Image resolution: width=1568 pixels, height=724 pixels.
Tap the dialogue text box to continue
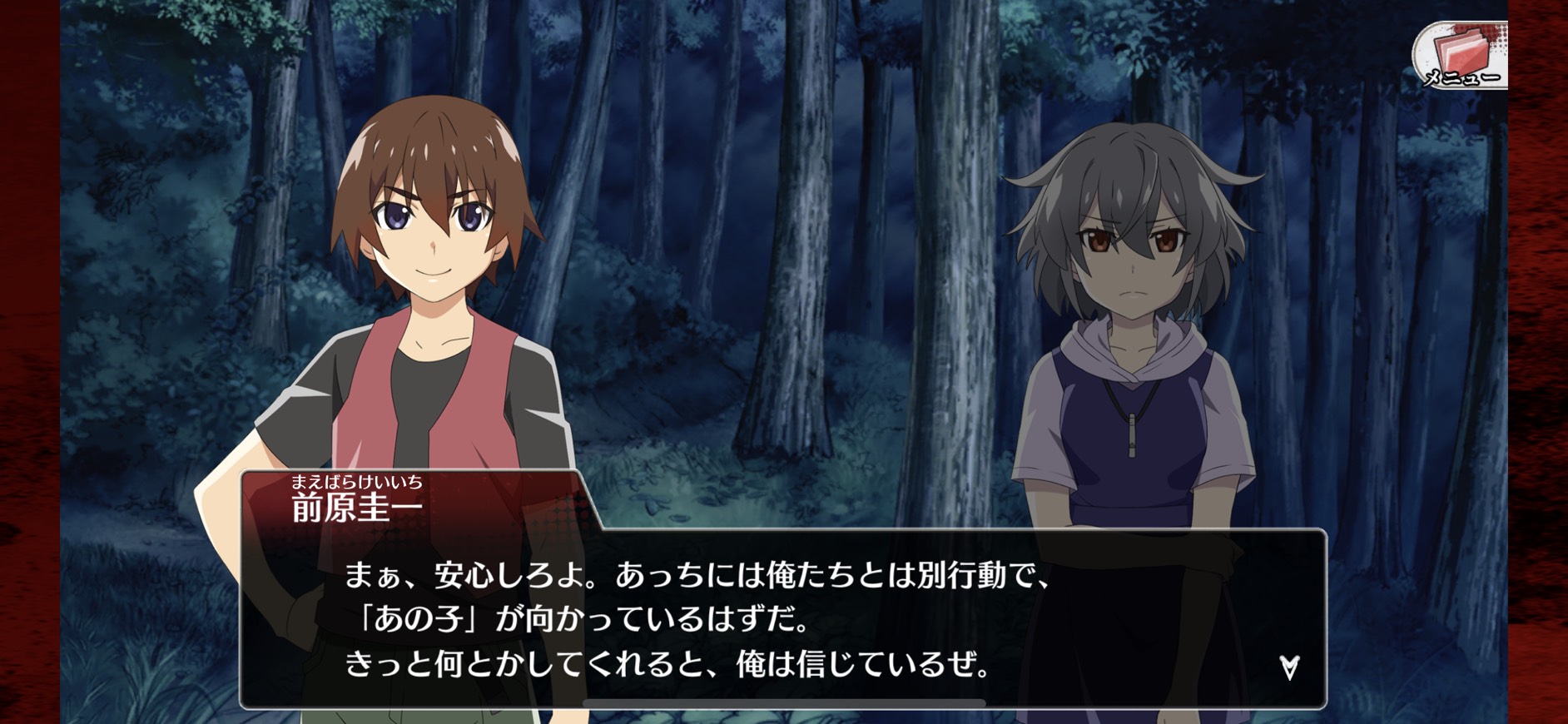coord(782,620)
